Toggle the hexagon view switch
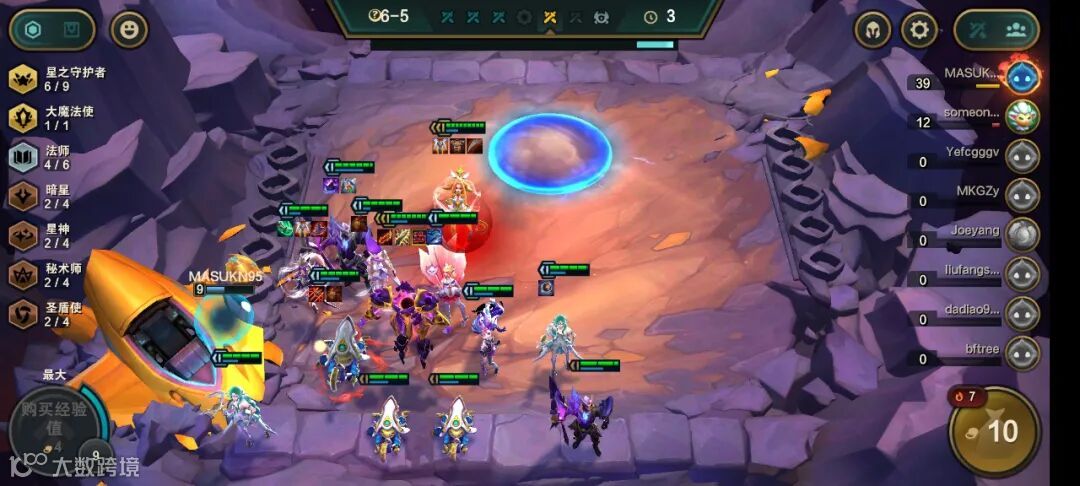This screenshot has height=486, width=1080. 52,30
